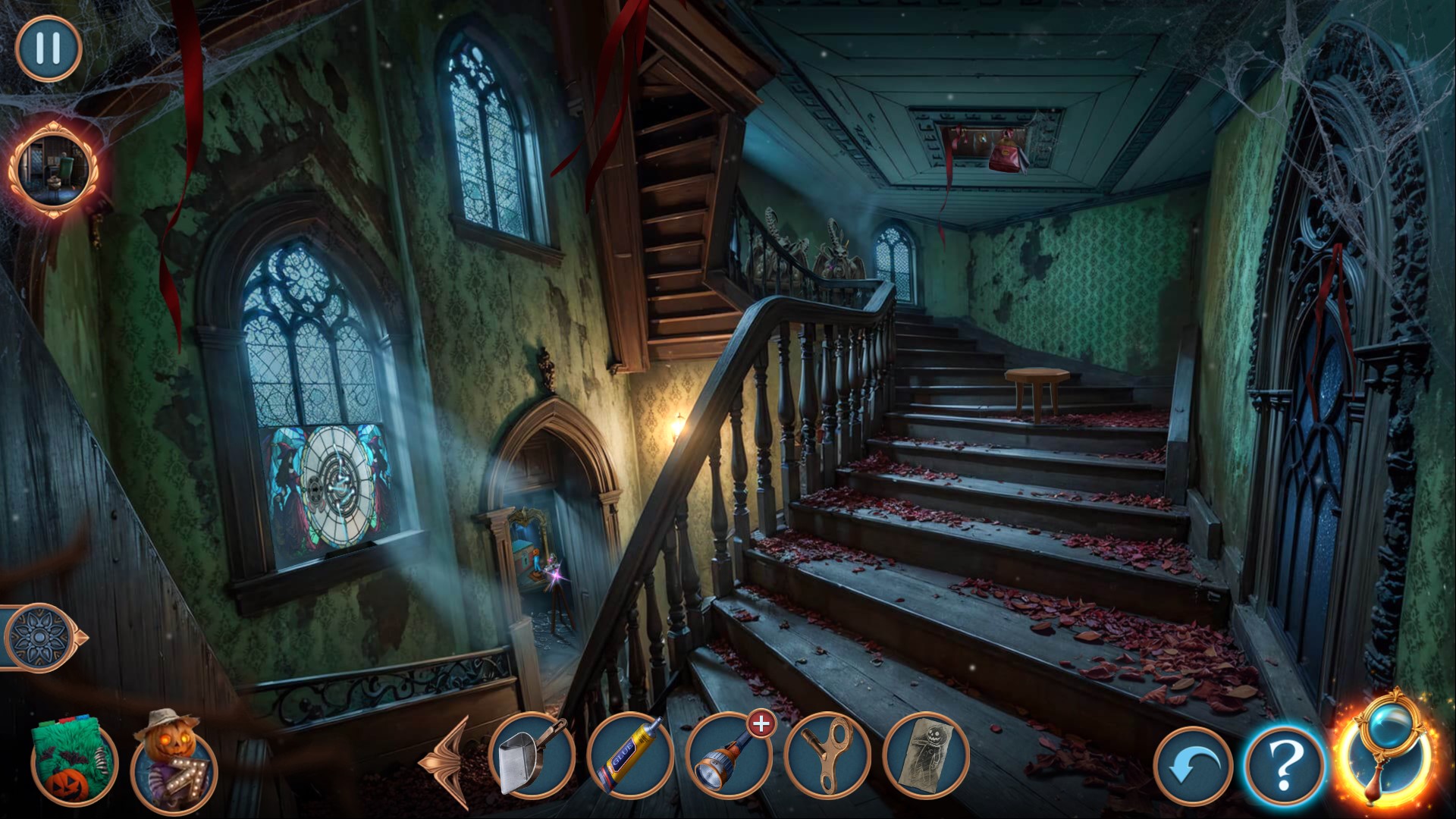
Task: Open the green Halloween journal
Action: [74, 764]
